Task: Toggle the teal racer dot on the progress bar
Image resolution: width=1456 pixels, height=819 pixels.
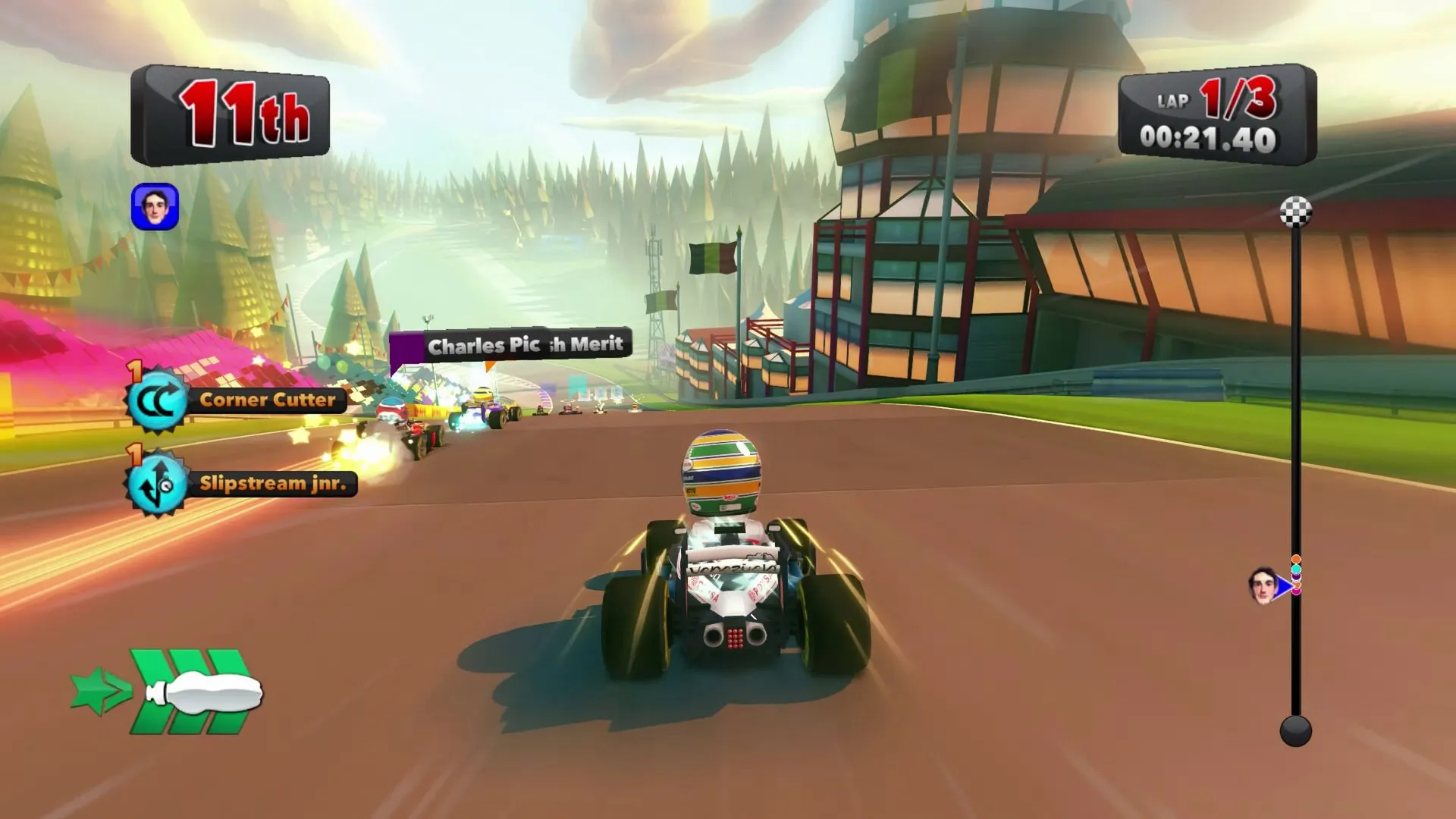Action: pyautogui.click(x=1296, y=570)
